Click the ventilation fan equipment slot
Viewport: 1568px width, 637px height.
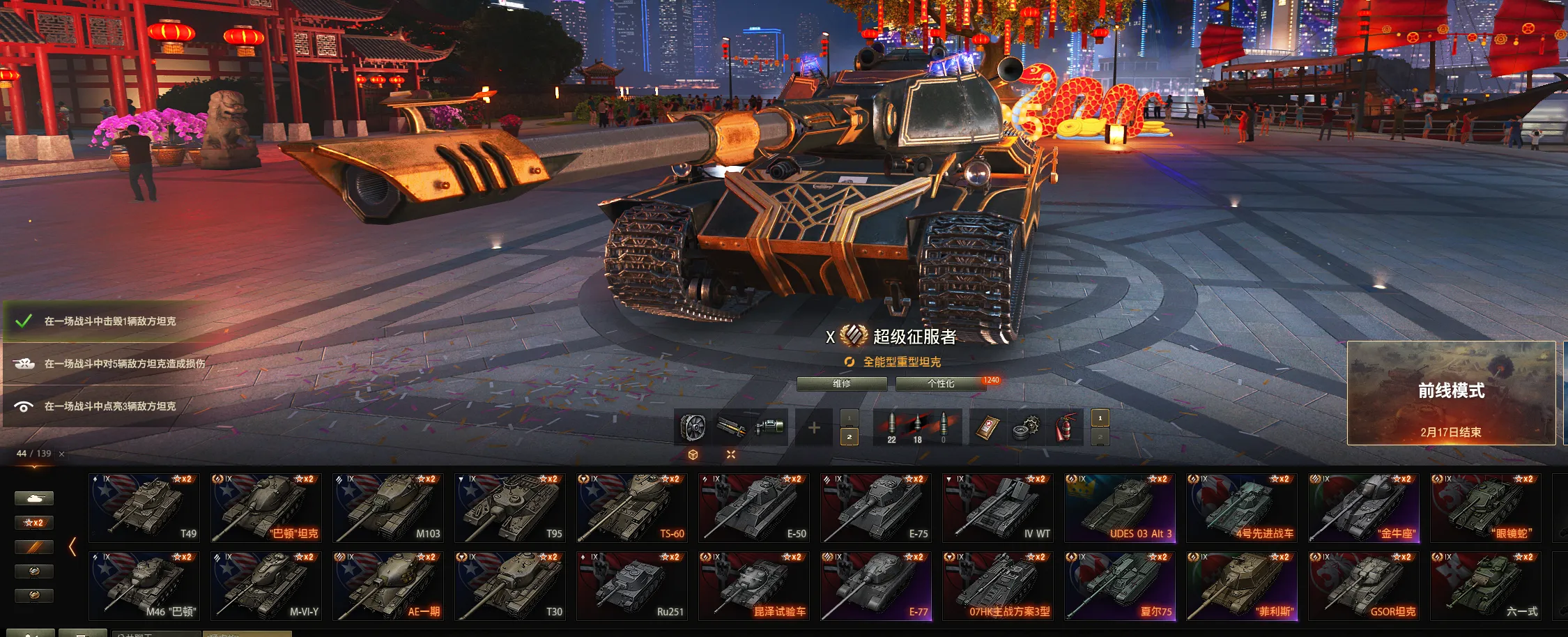coord(693,427)
